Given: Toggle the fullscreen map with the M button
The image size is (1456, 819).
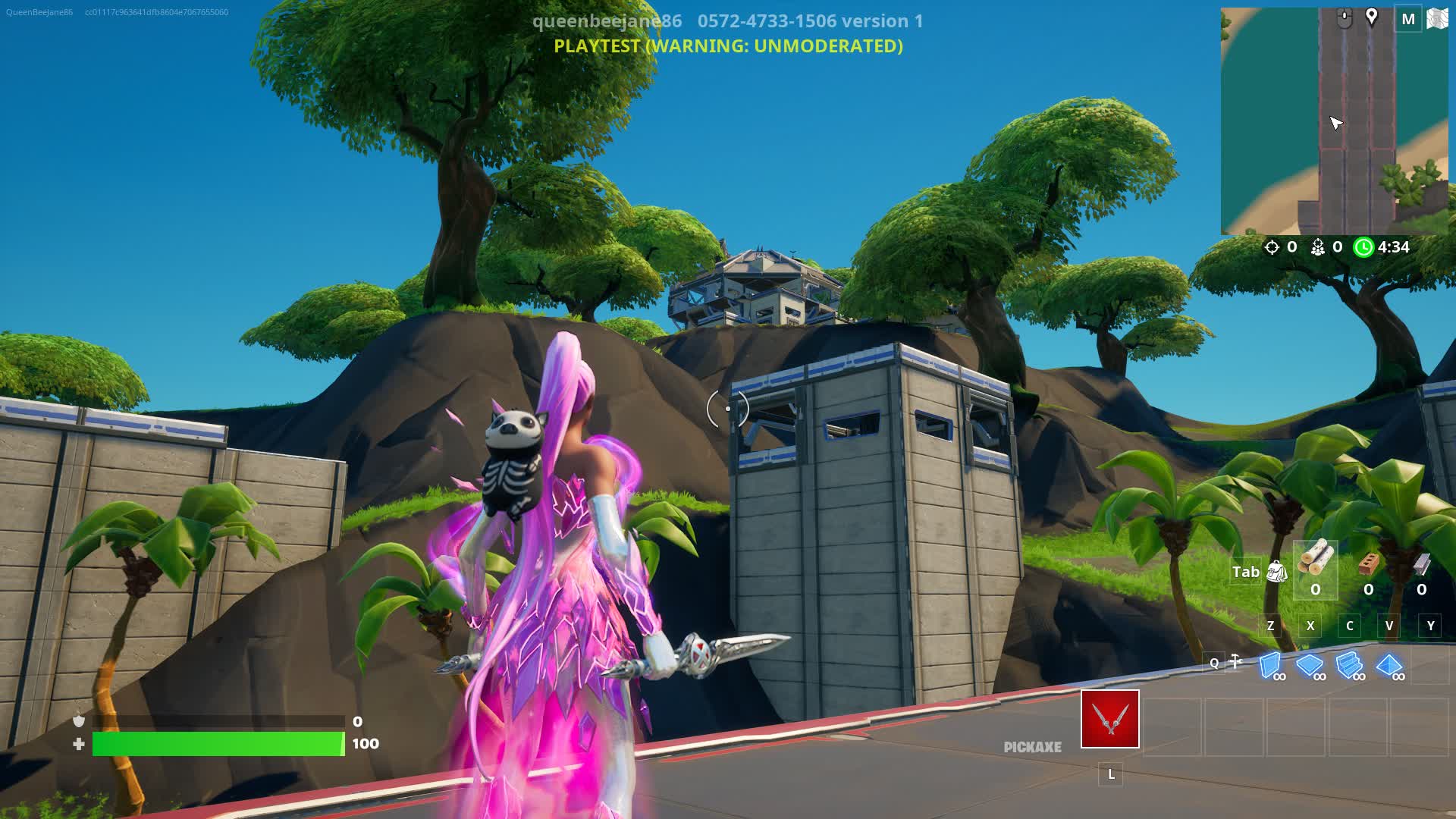Looking at the screenshot, I should 1408,17.
